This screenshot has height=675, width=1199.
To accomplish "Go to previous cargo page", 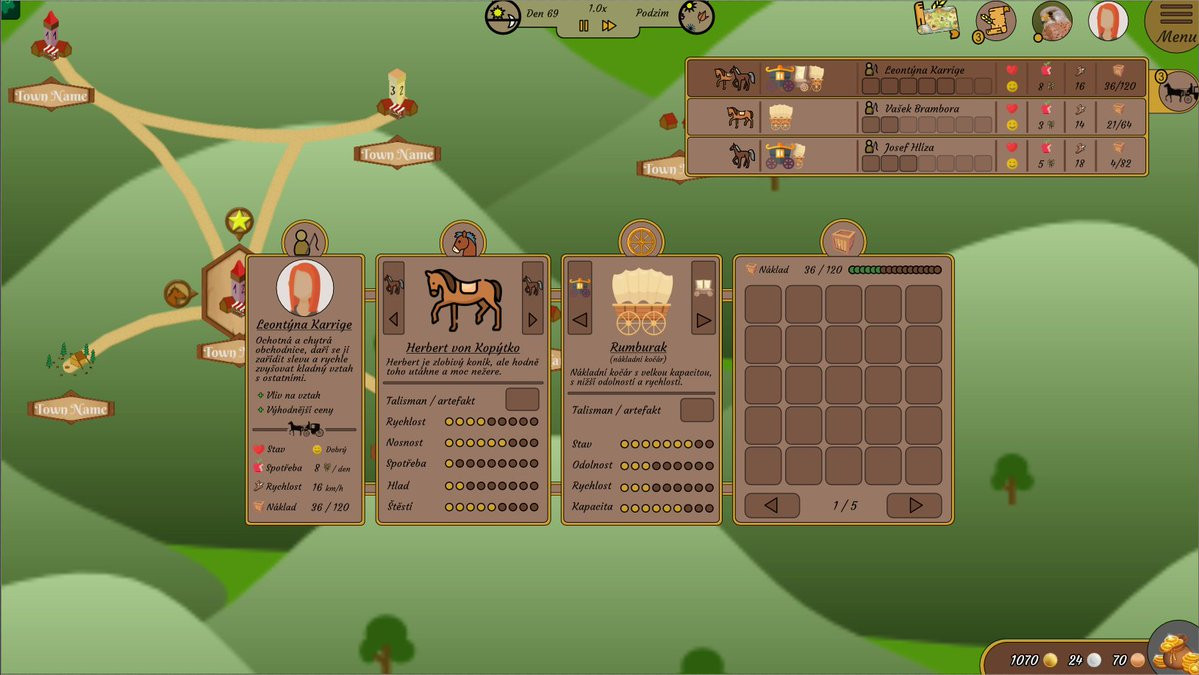I will point(772,505).
